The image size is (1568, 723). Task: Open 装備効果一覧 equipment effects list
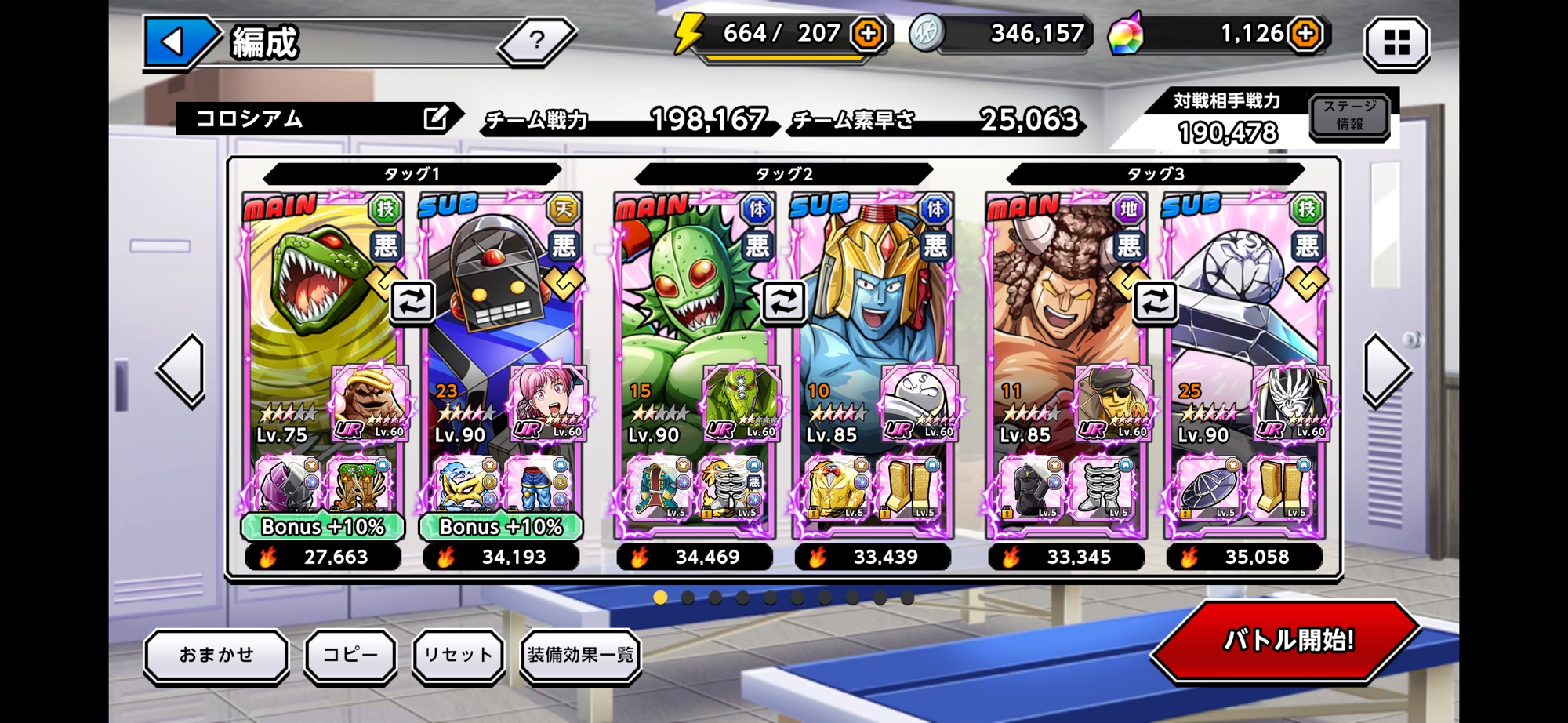coord(580,655)
